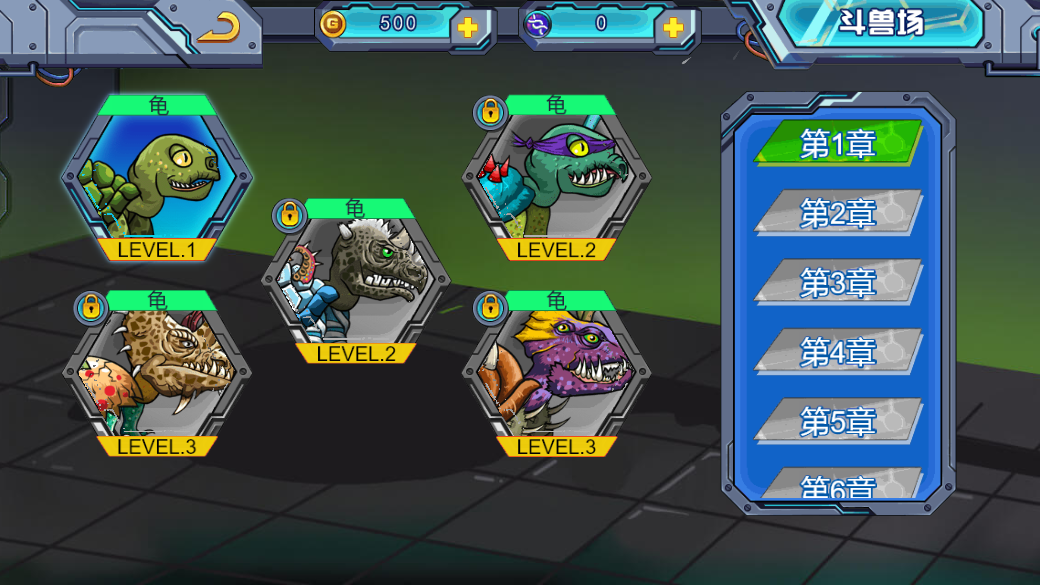This screenshot has height=585, width=1040.
Task: Add more gold coins with plus button
Action: click(x=467, y=27)
